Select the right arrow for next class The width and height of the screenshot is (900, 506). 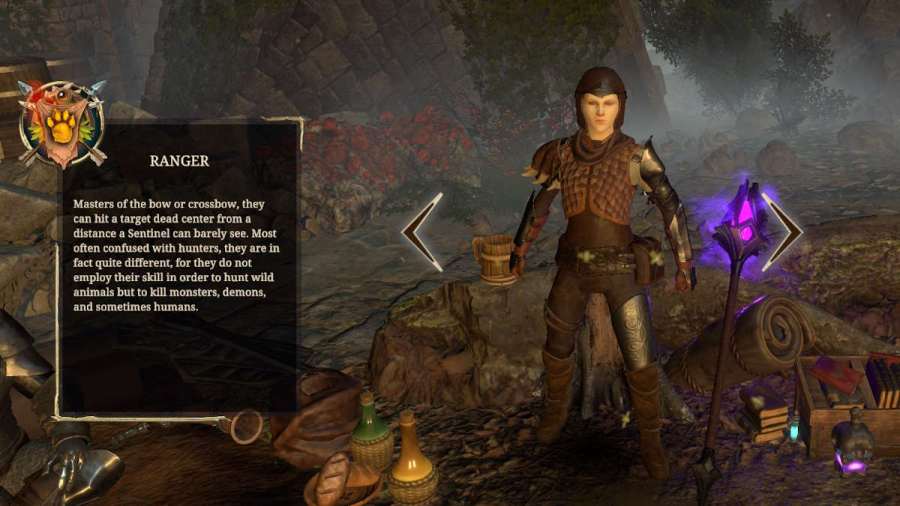pyautogui.click(x=782, y=232)
